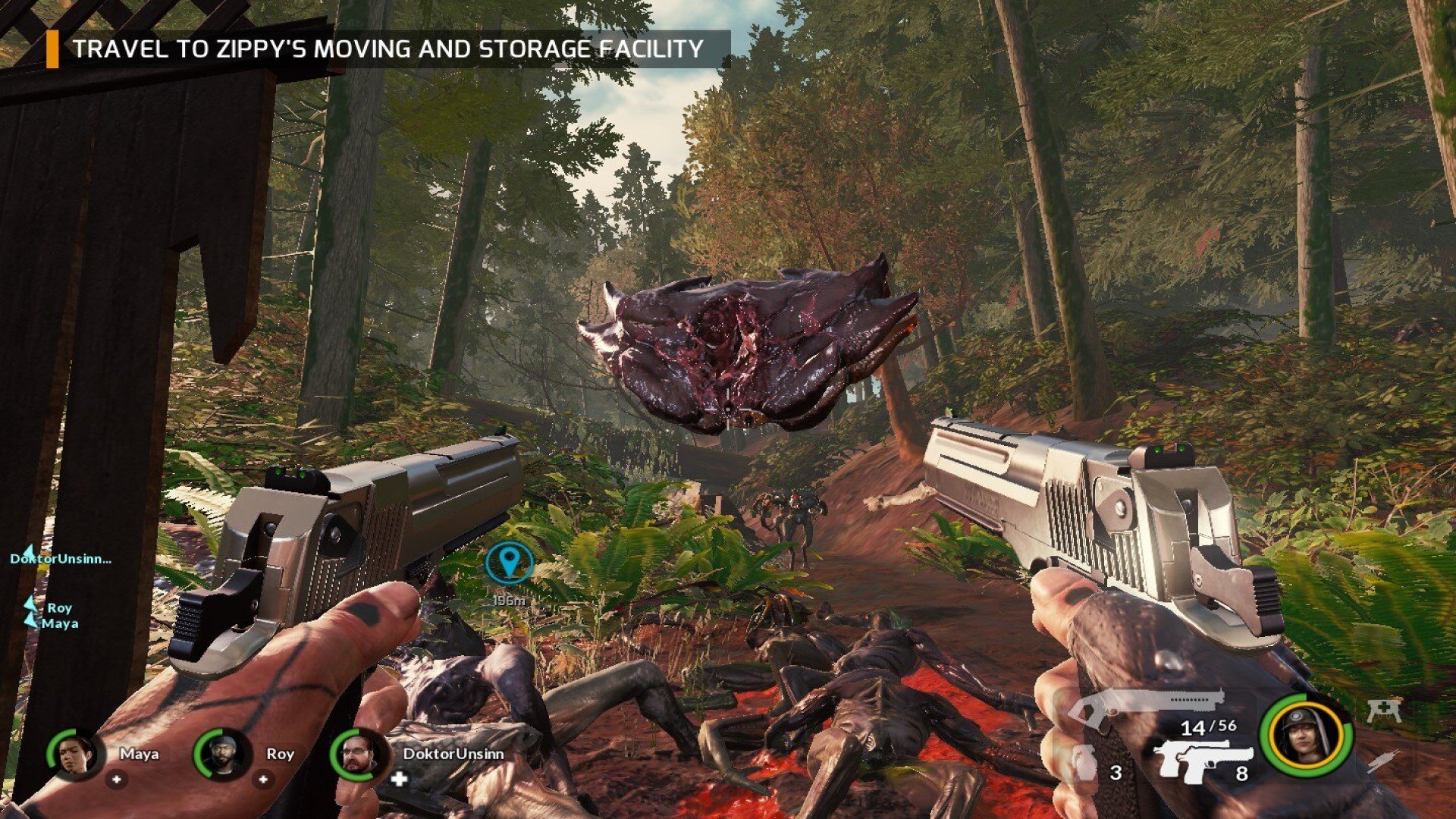Use the syringe item icon
1456x819 pixels.
(1383, 761)
